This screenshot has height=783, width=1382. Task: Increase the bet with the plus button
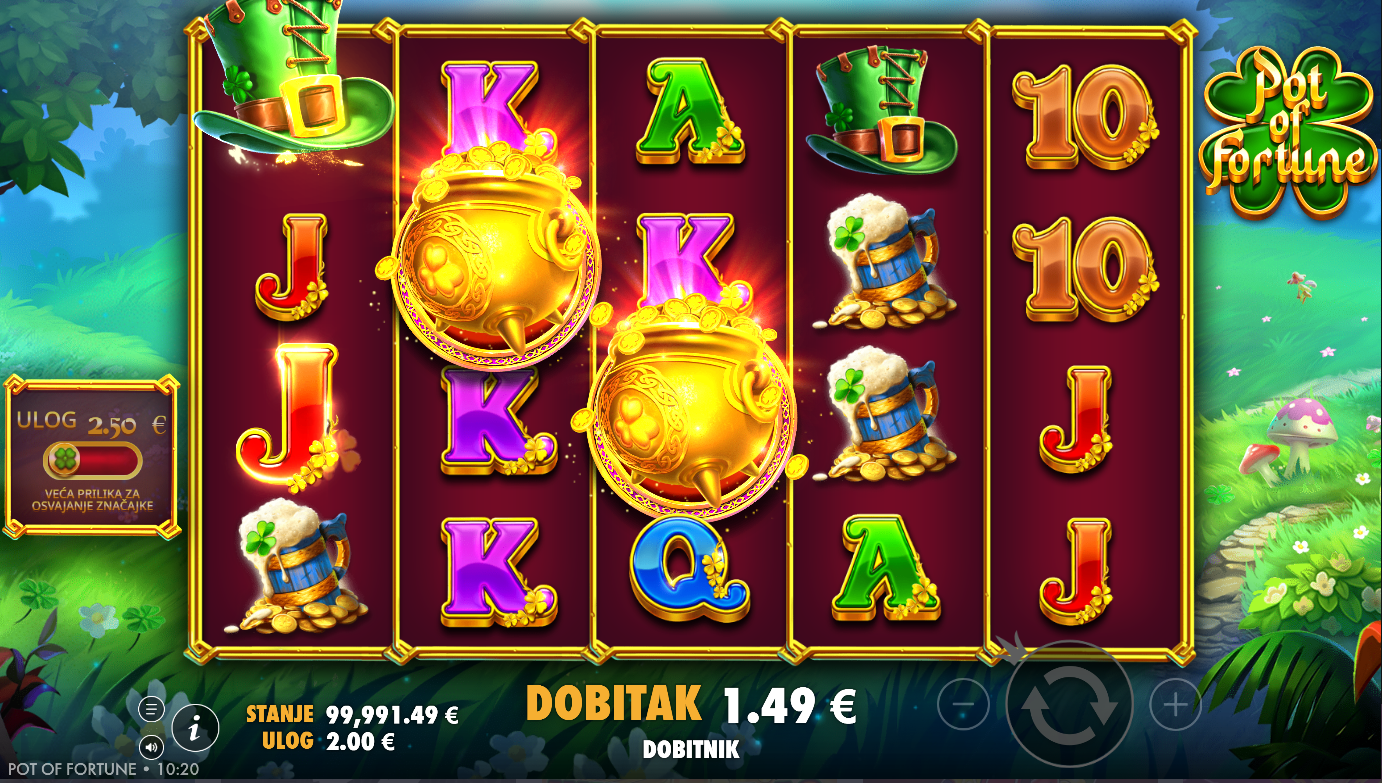pos(1175,706)
